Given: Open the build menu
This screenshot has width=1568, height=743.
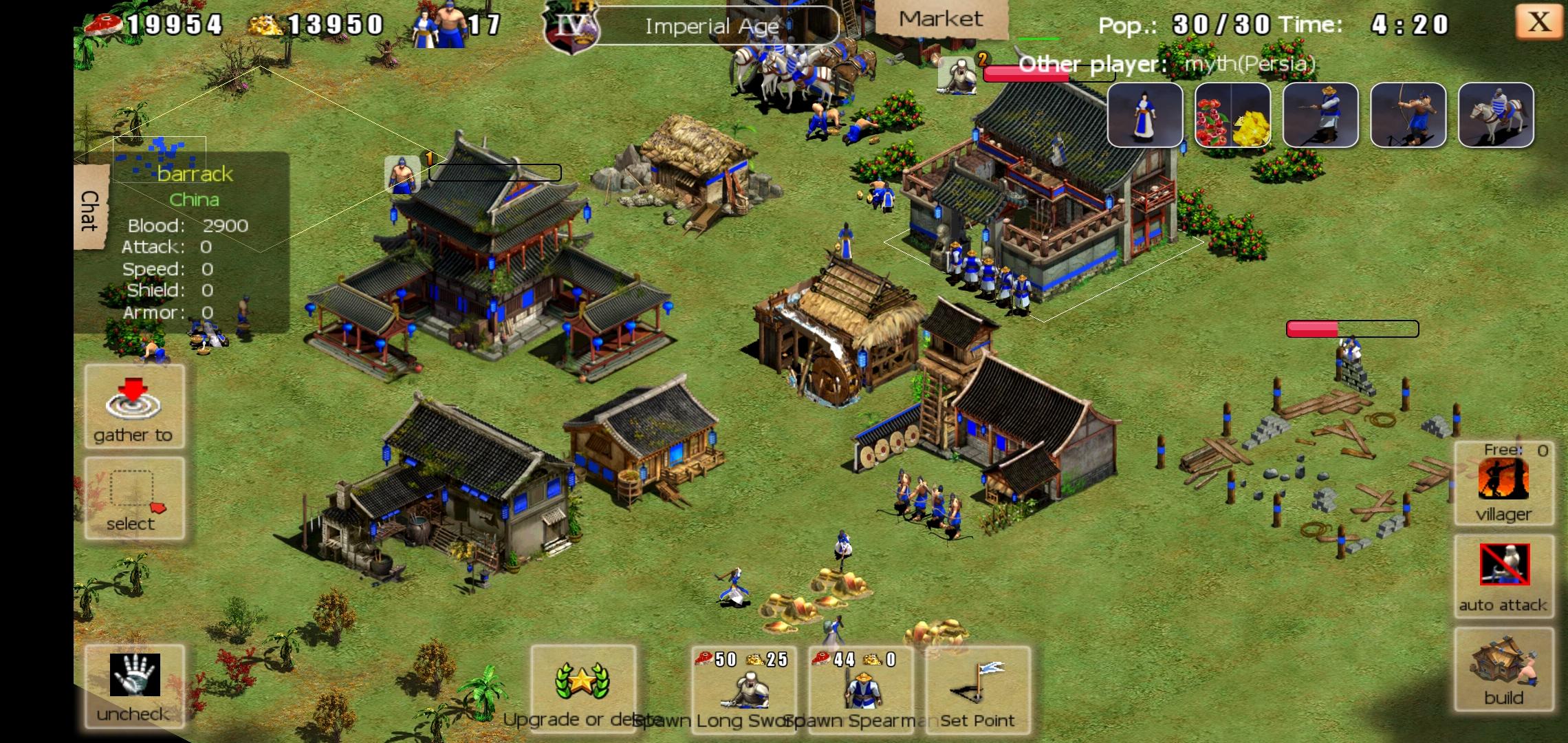Looking at the screenshot, I should coord(1504,669).
